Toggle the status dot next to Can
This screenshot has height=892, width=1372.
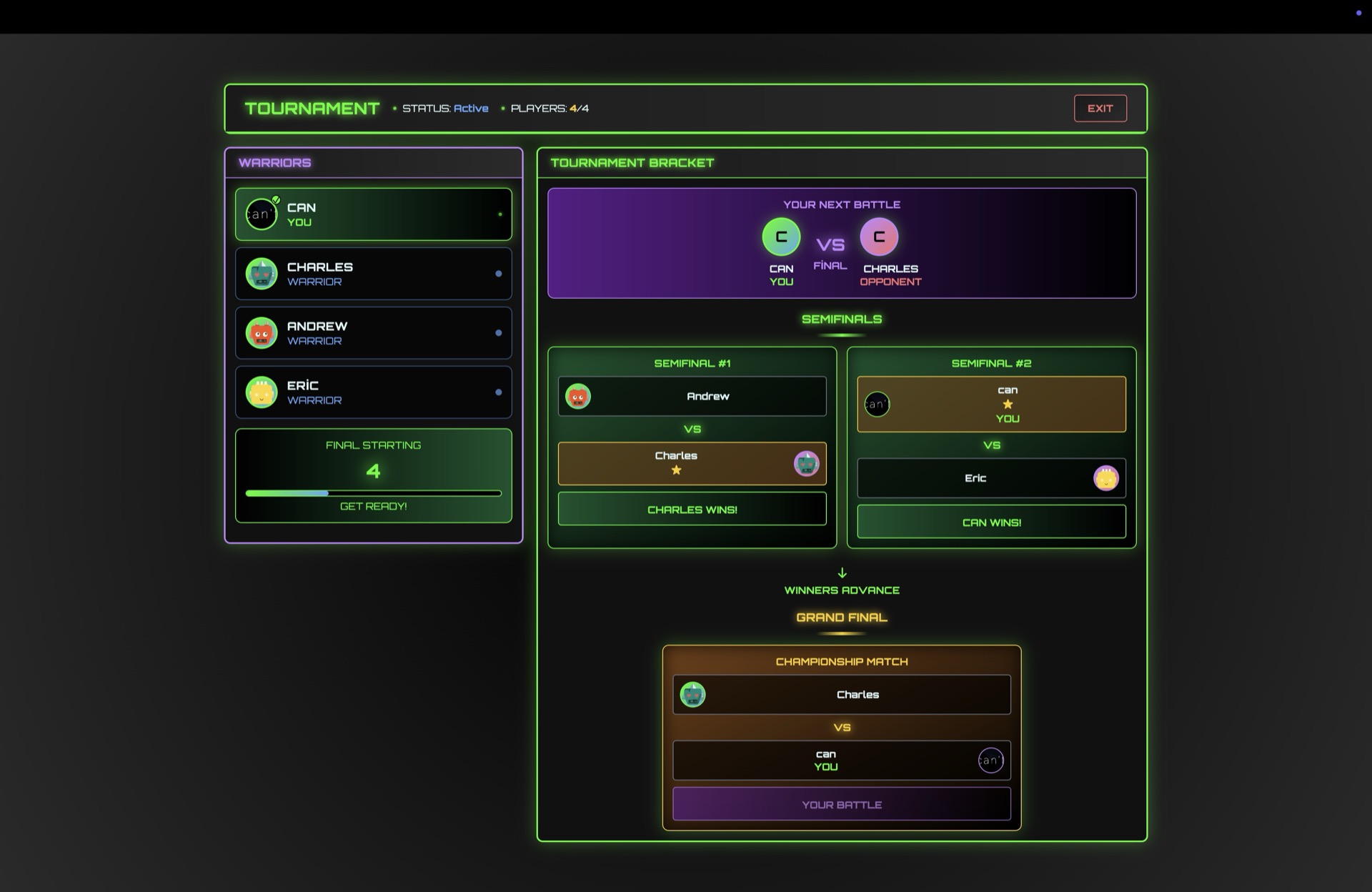(x=500, y=213)
